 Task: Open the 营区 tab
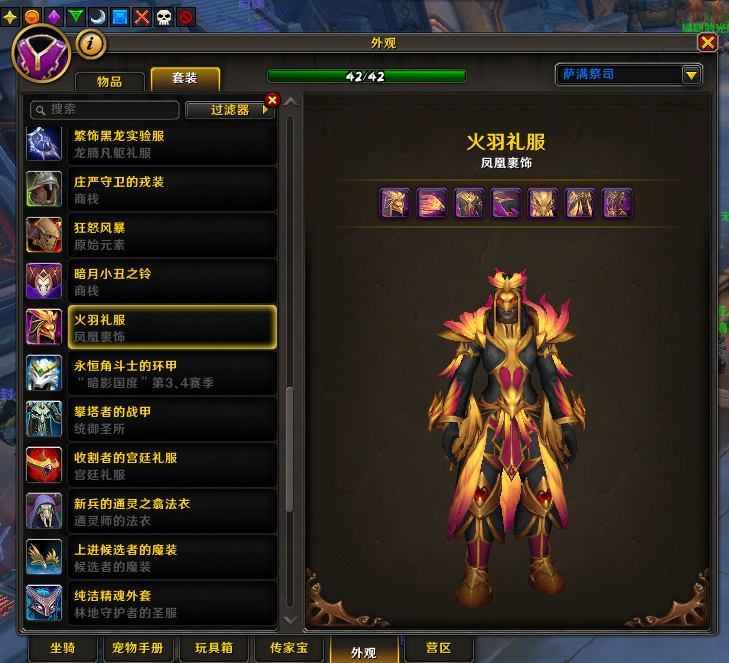[x=438, y=649]
